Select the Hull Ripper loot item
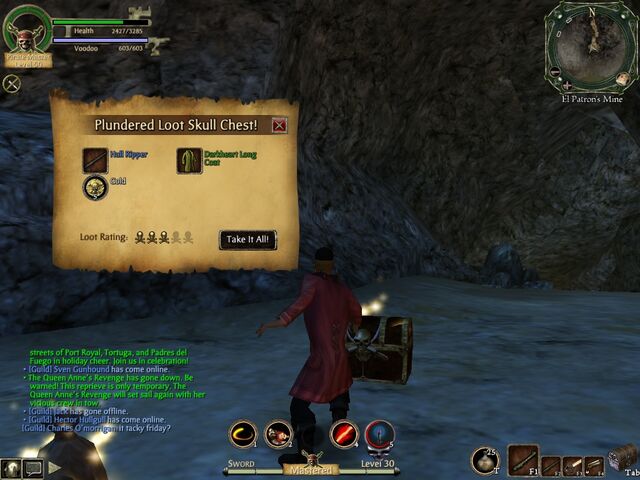The width and height of the screenshot is (640, 480). click(96, 159)
